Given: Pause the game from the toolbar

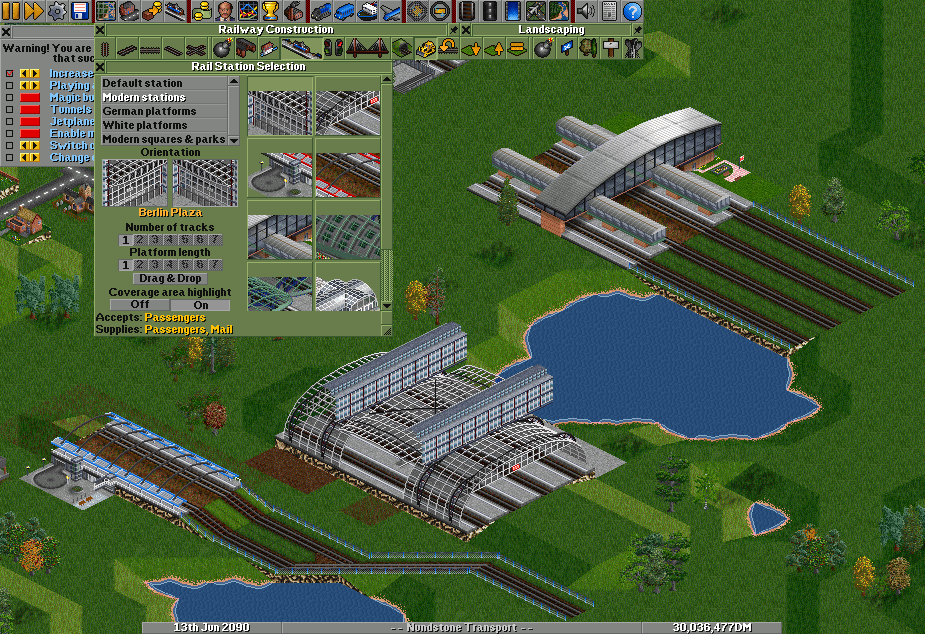Looking at the screenshot, I should 11,11.
